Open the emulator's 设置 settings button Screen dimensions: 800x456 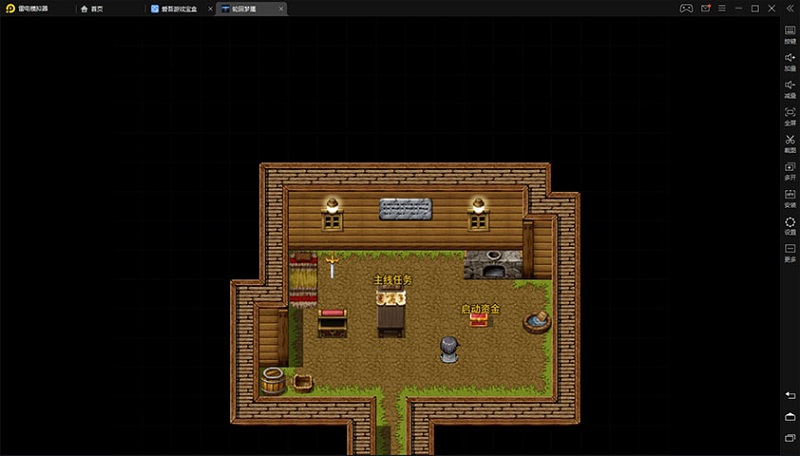789,224
